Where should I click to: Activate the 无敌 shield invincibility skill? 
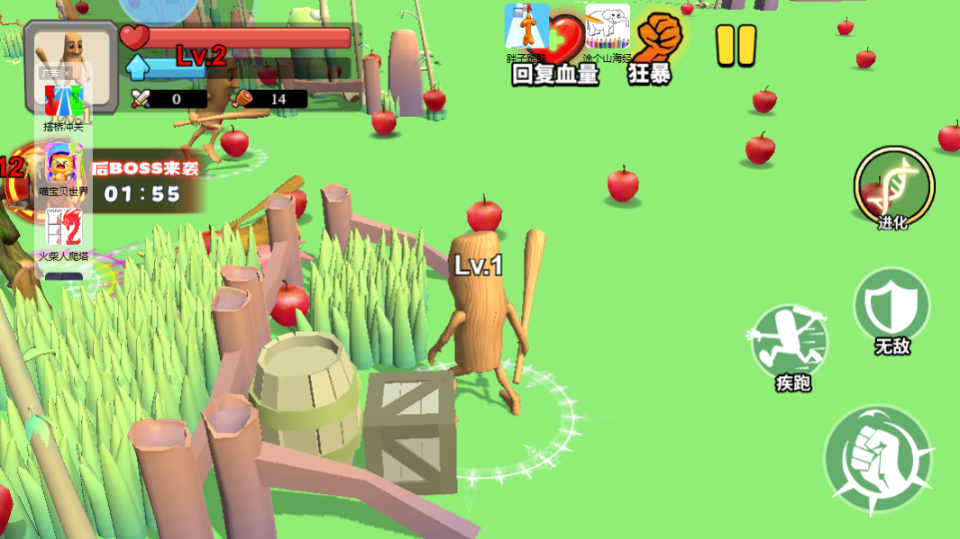point(892,310)
